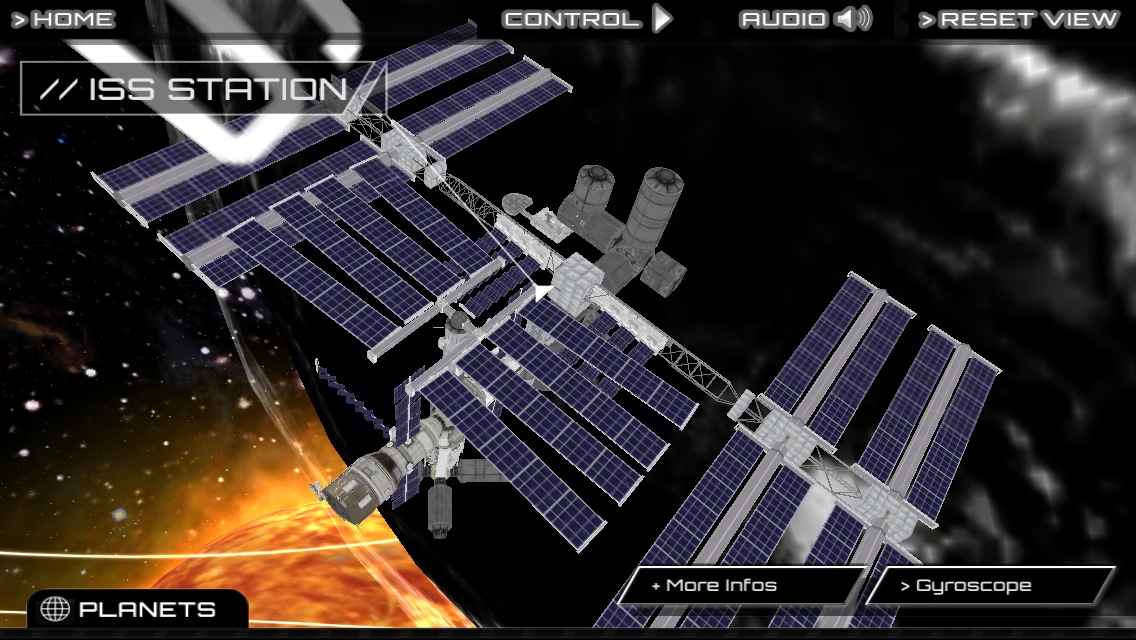Activate the Gyroscope mode

click(x=989, y=586)
